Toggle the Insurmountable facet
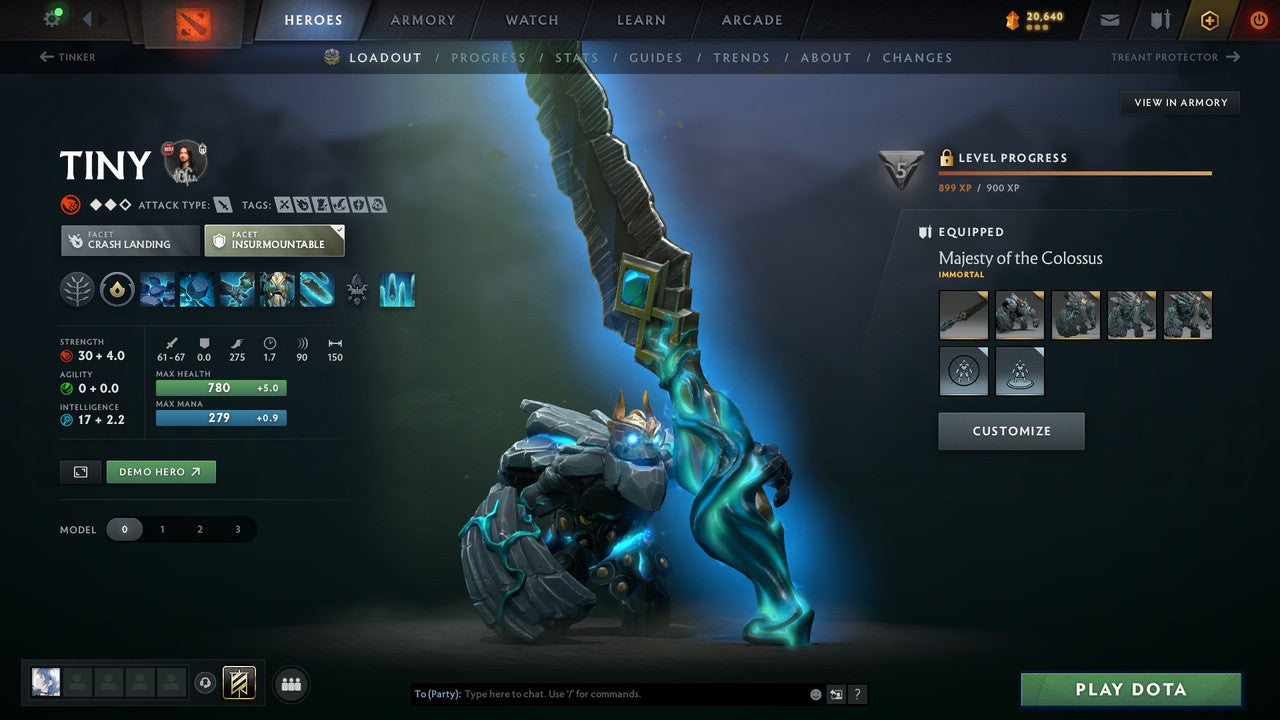 click(x=274, y=240)
